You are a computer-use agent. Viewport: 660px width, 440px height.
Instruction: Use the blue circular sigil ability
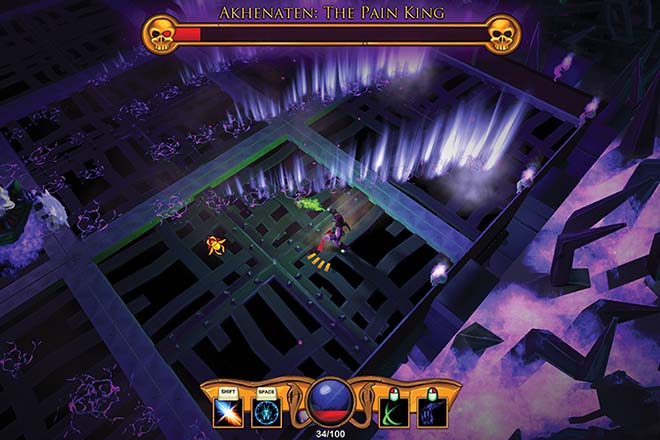(x=265, y=412)
